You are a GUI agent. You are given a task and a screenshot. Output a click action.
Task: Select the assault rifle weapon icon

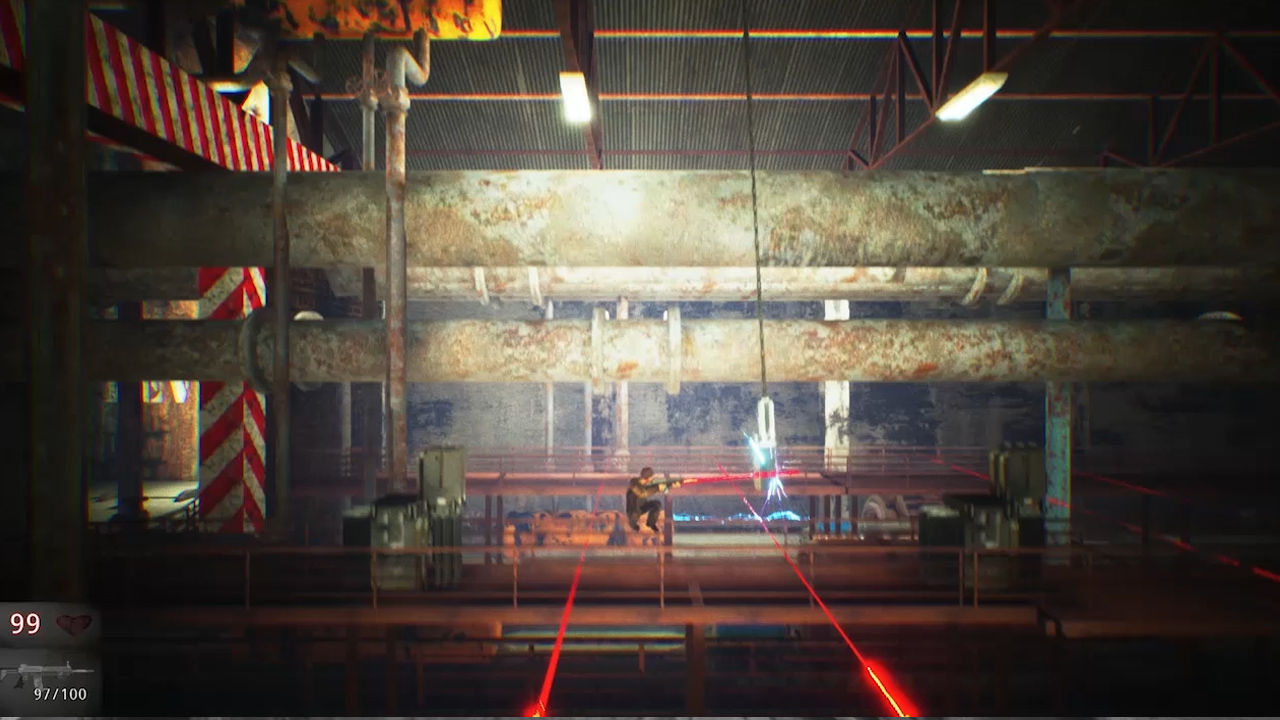43,667
